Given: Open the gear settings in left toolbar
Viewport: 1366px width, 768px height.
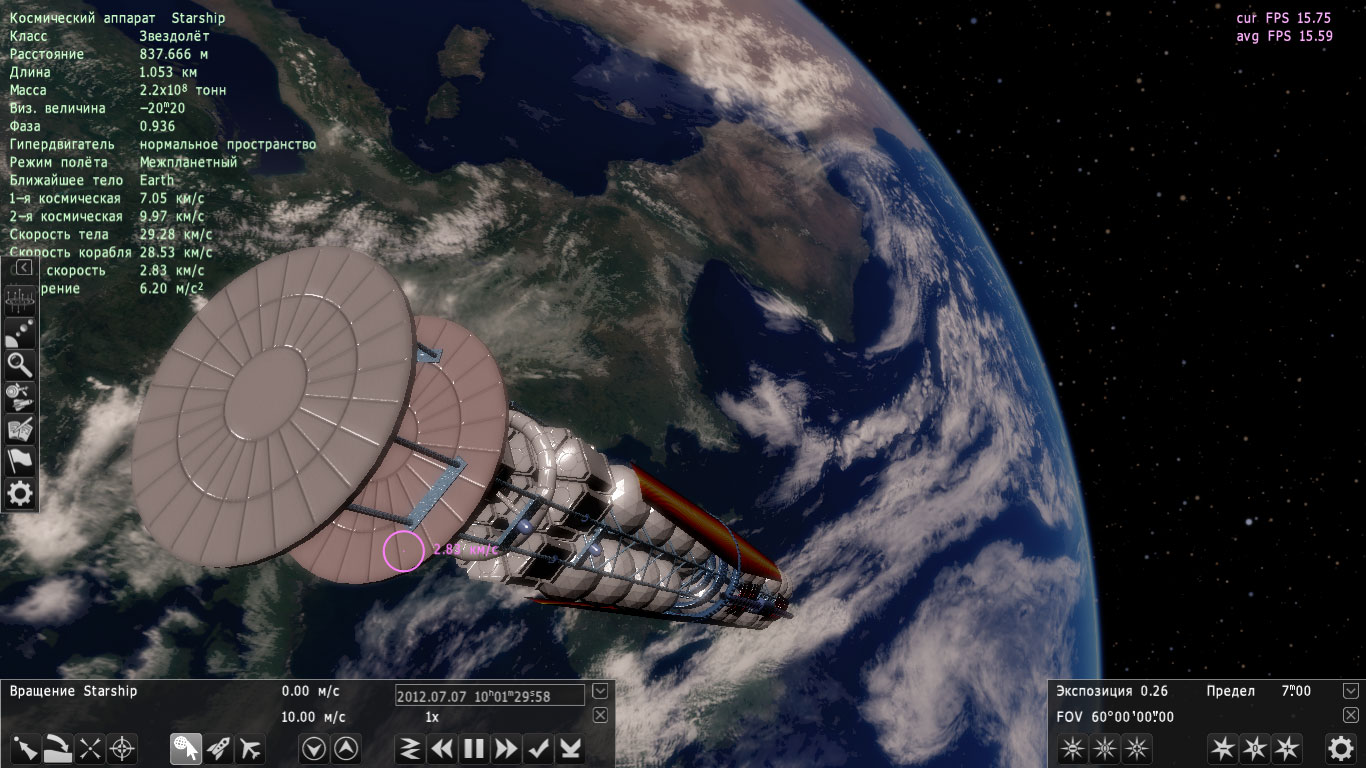Looking at the screenshot, I should (20, 492).
